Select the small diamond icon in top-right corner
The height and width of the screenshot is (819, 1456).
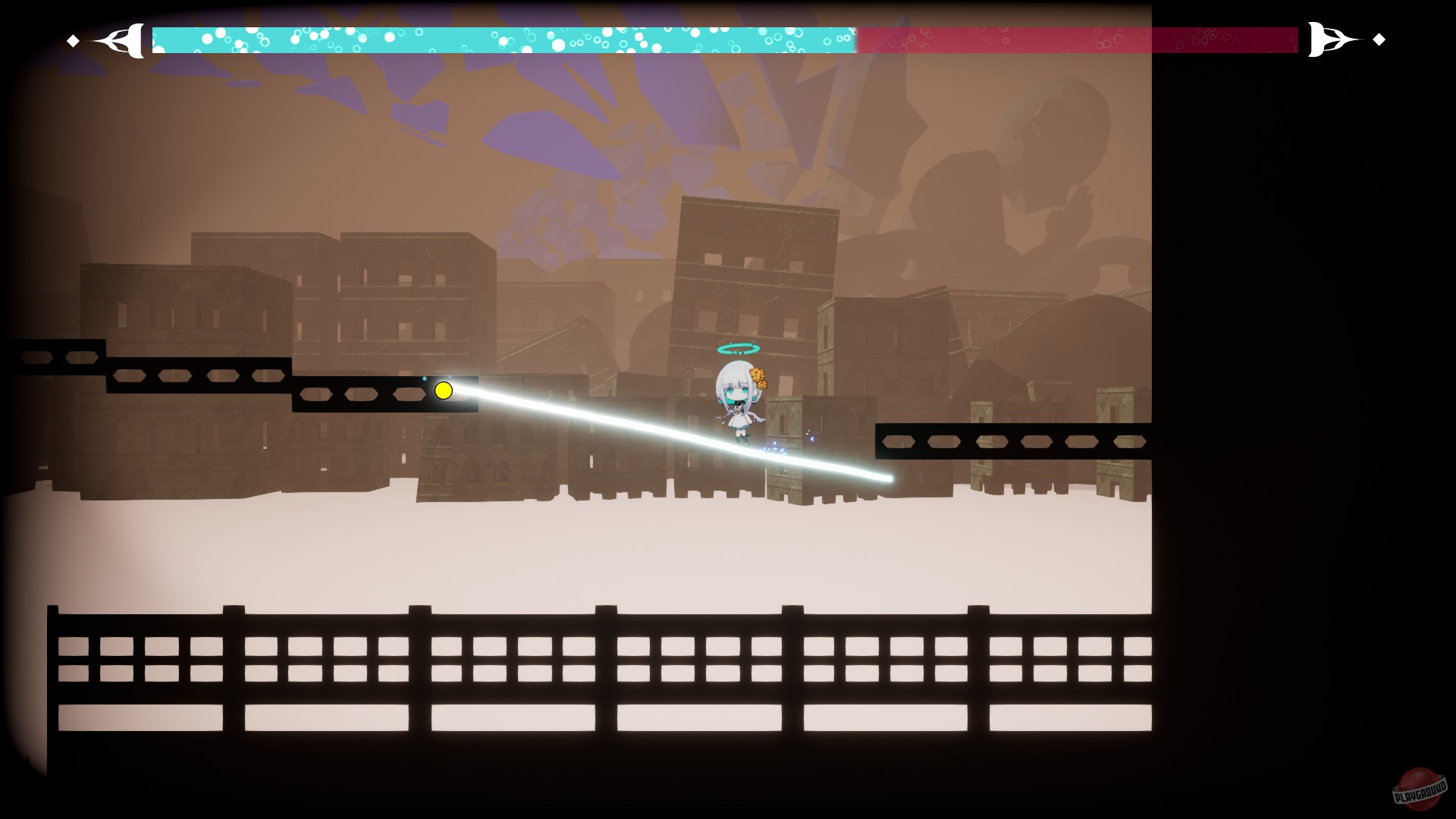coord(1379,39)
